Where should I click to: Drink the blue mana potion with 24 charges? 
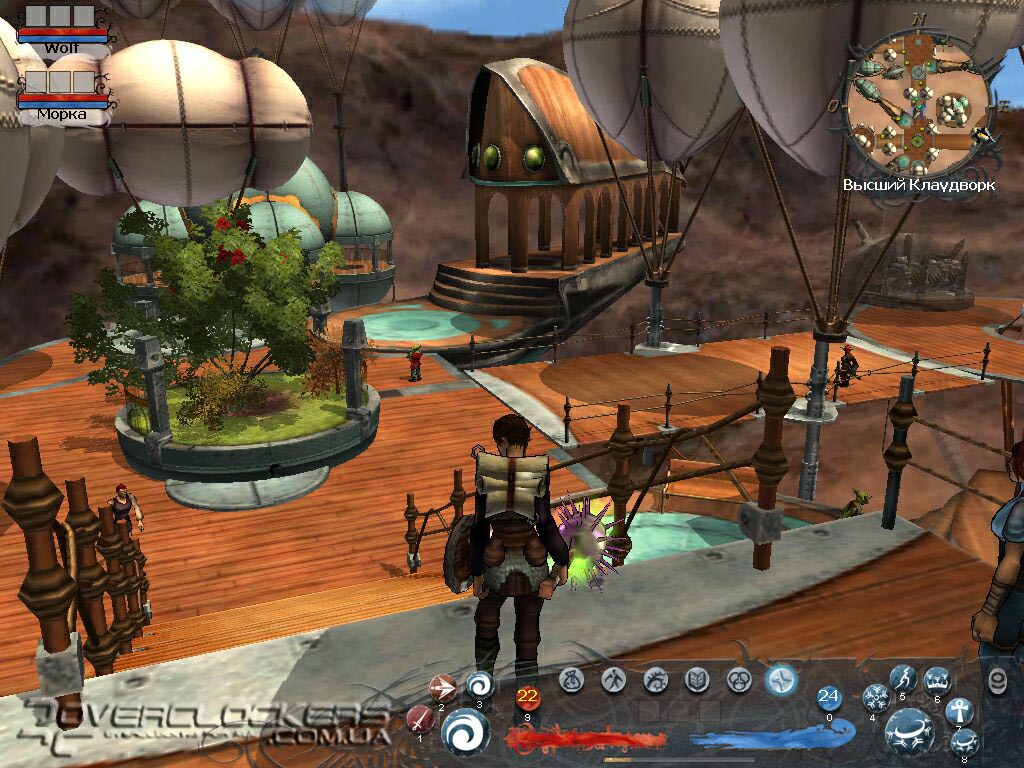829,697
